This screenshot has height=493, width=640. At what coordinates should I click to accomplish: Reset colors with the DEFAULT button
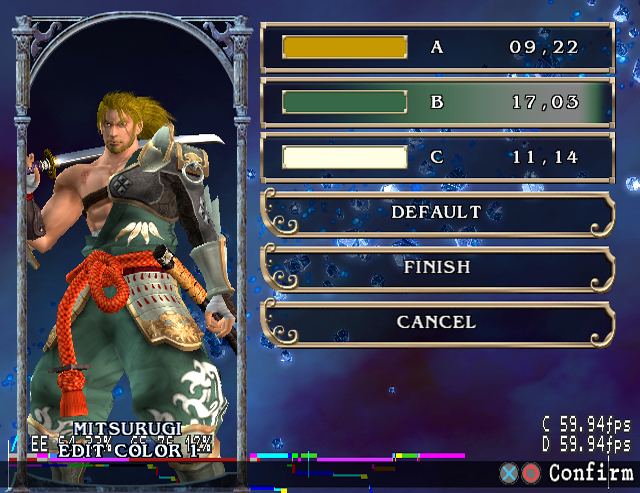click(436, 212)
